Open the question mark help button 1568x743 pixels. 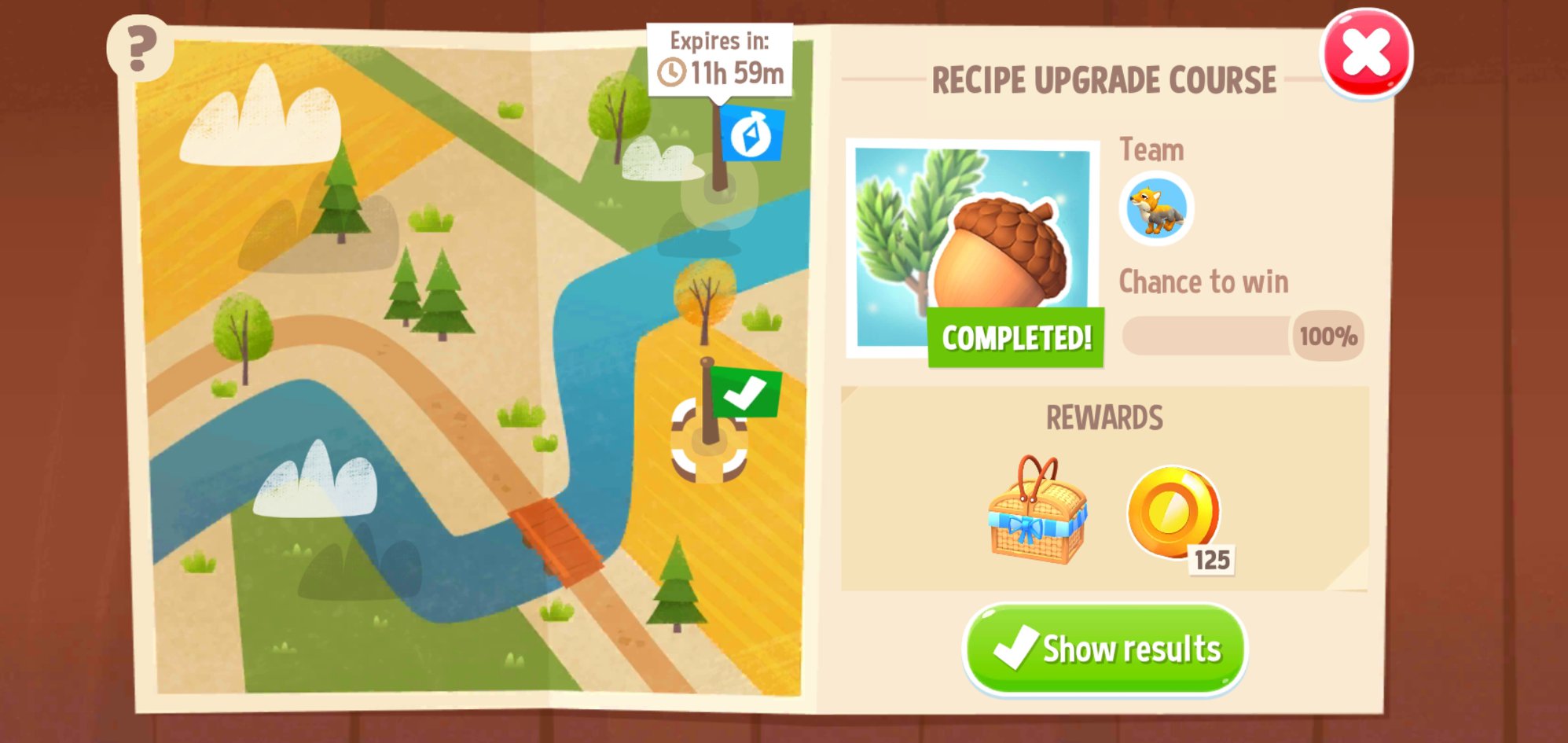tap(140, 47)
